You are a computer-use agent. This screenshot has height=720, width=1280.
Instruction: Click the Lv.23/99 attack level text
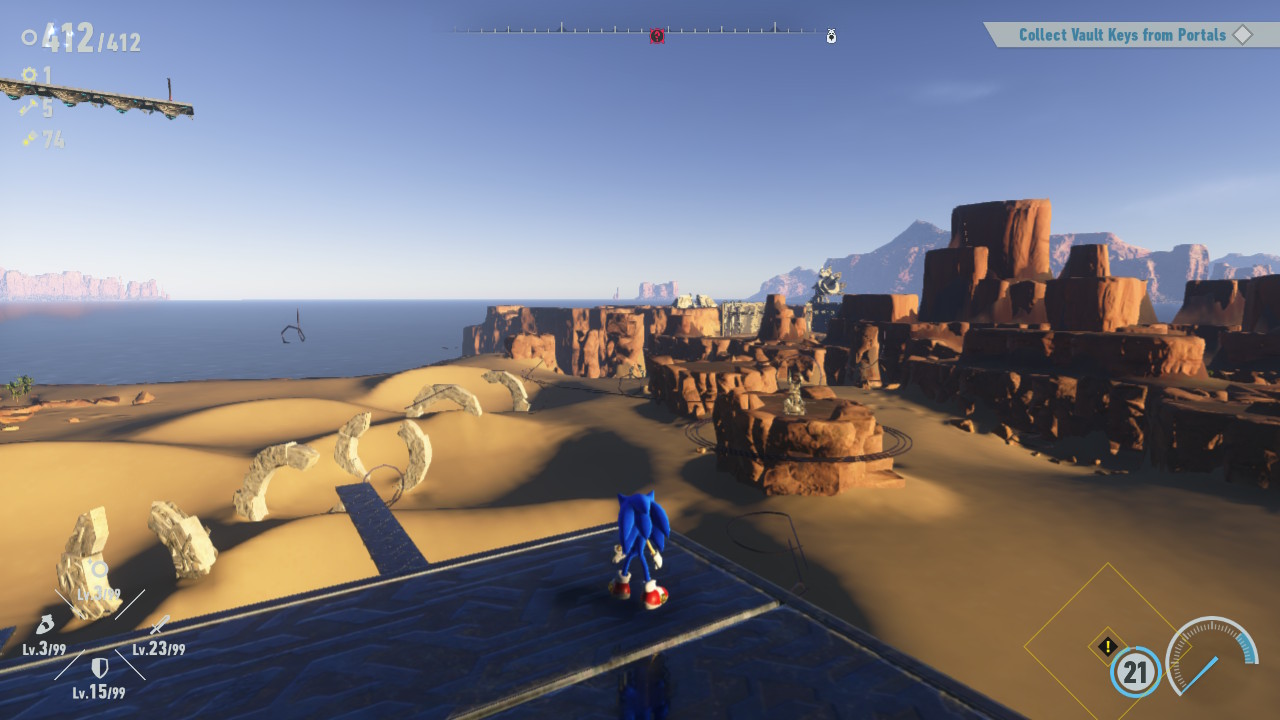click(157, 649)
